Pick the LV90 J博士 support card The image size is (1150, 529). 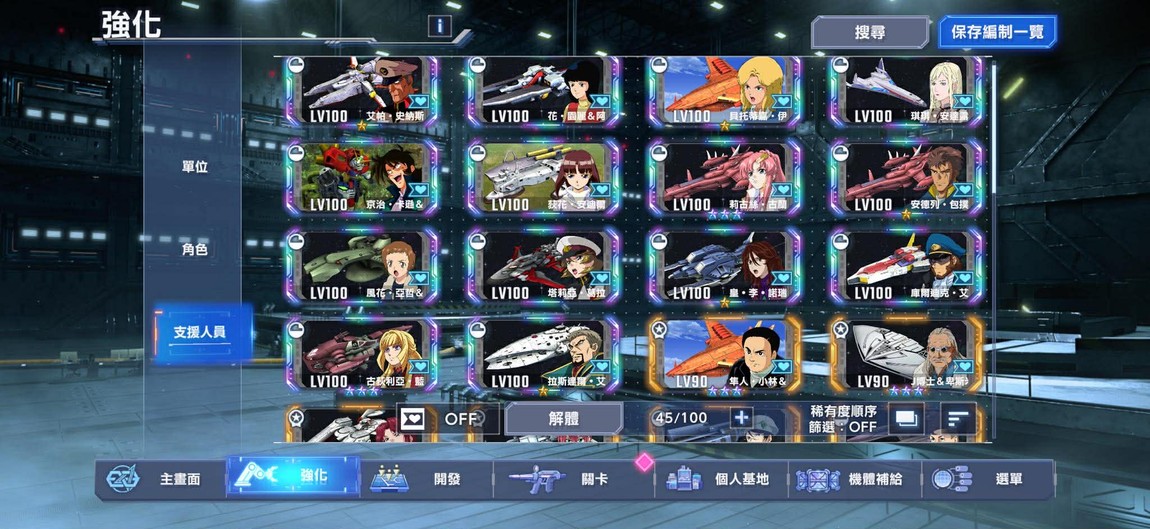pyautogui.click(x=906, y=355)
